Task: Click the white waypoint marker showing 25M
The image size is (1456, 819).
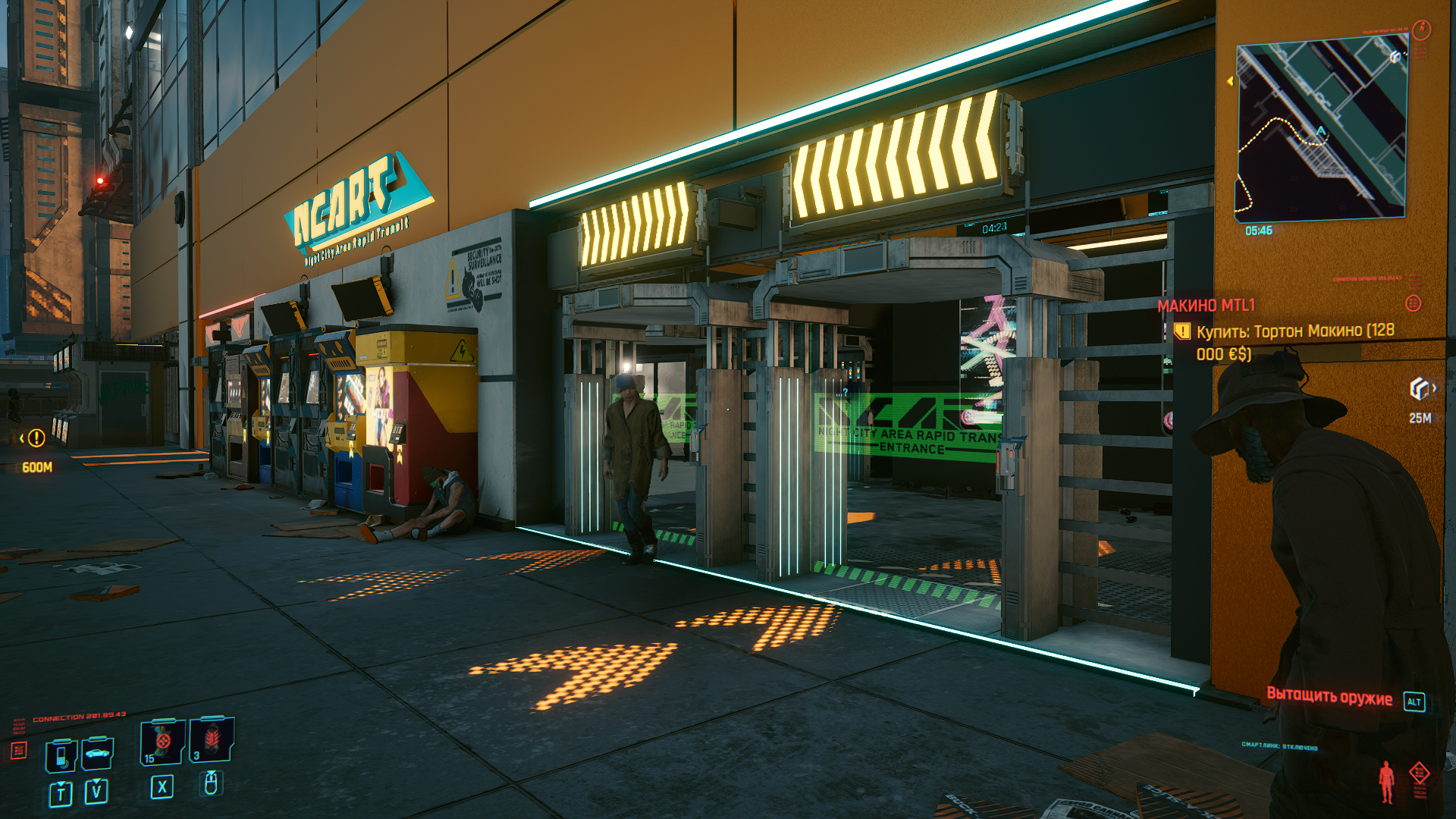Action: coord(1420,389)
